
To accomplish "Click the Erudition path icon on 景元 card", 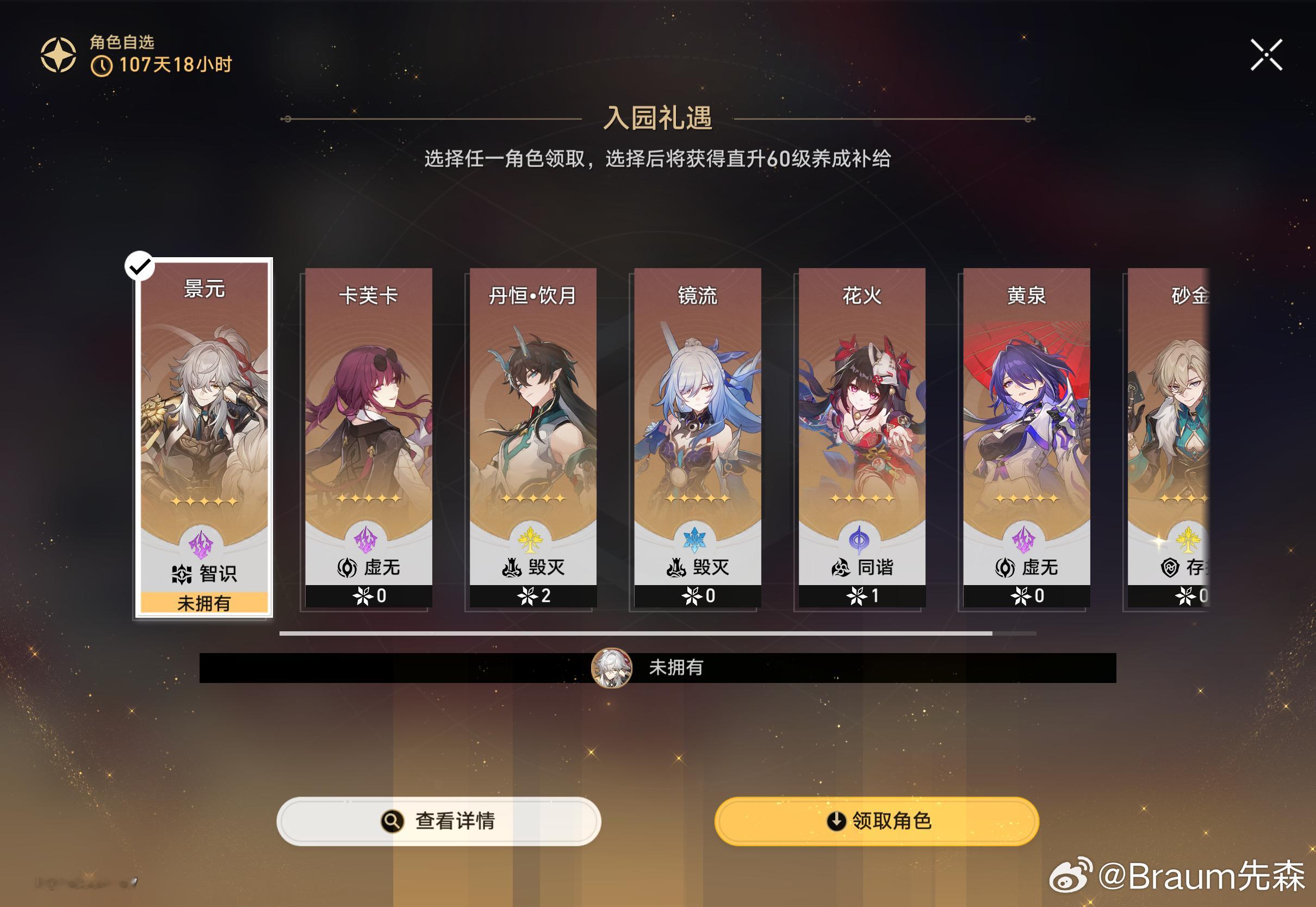I will point(182,574).
